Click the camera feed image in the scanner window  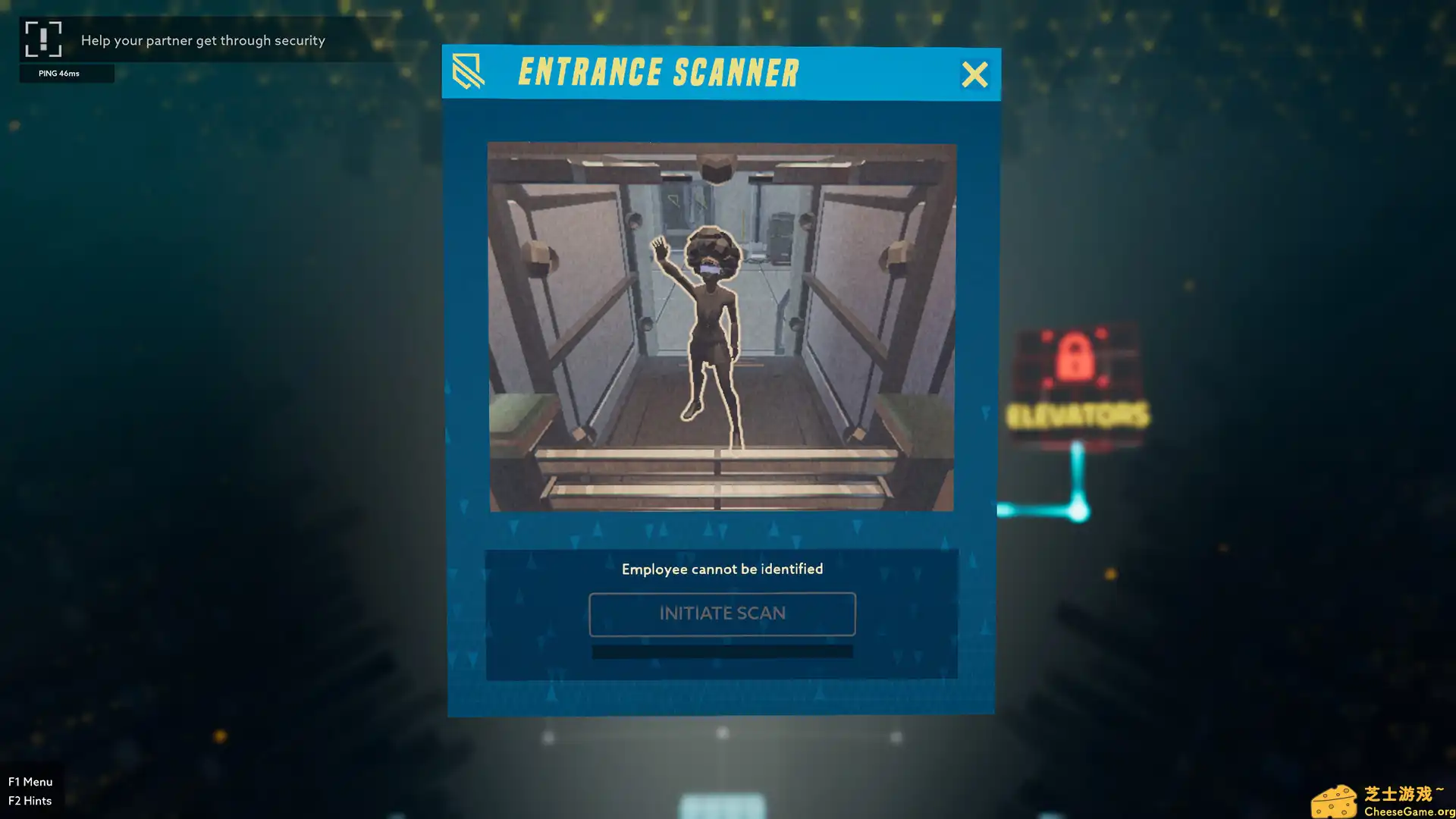(721, 326)
